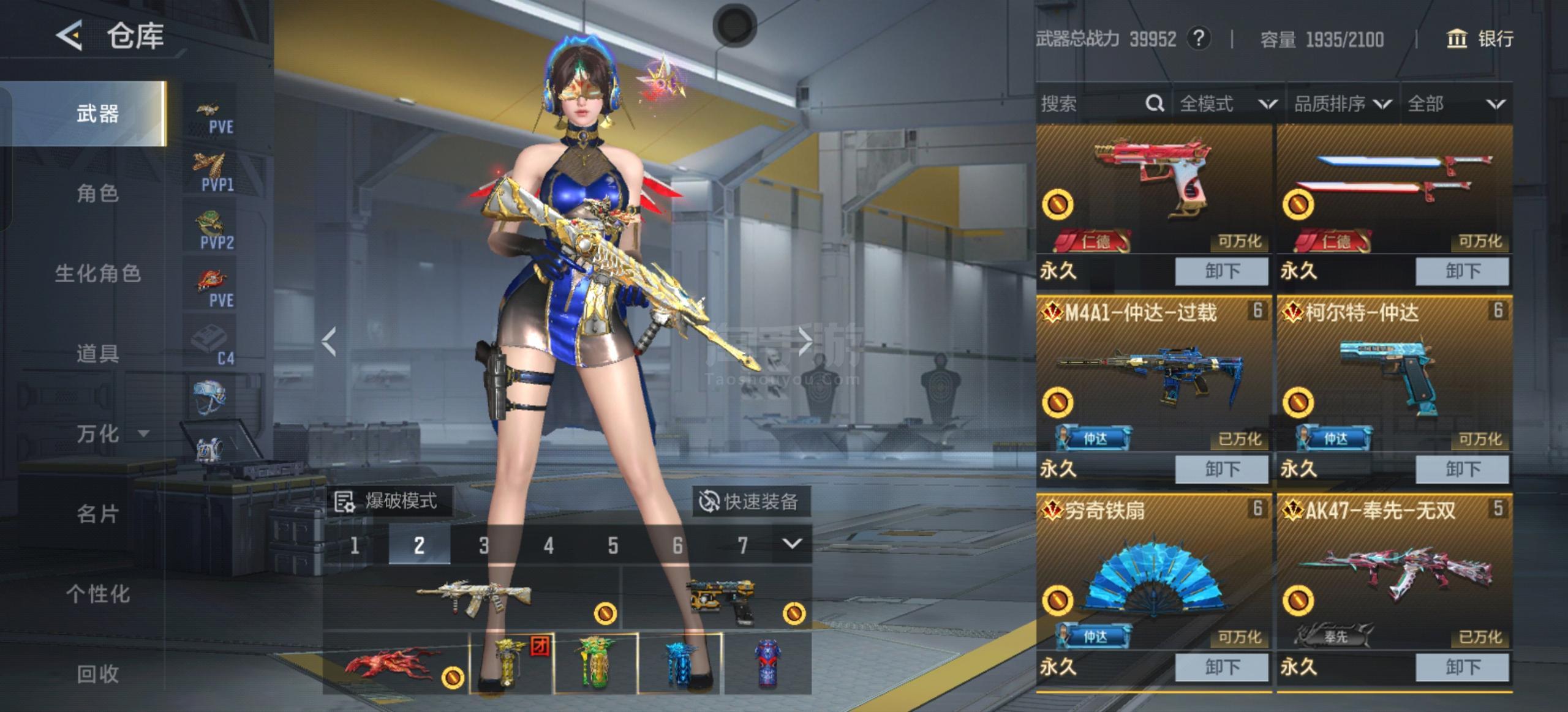The width and height of the screenshot is (1568, 712).
Task: Select the 道具 tab
Action: (x=97, y=353)
